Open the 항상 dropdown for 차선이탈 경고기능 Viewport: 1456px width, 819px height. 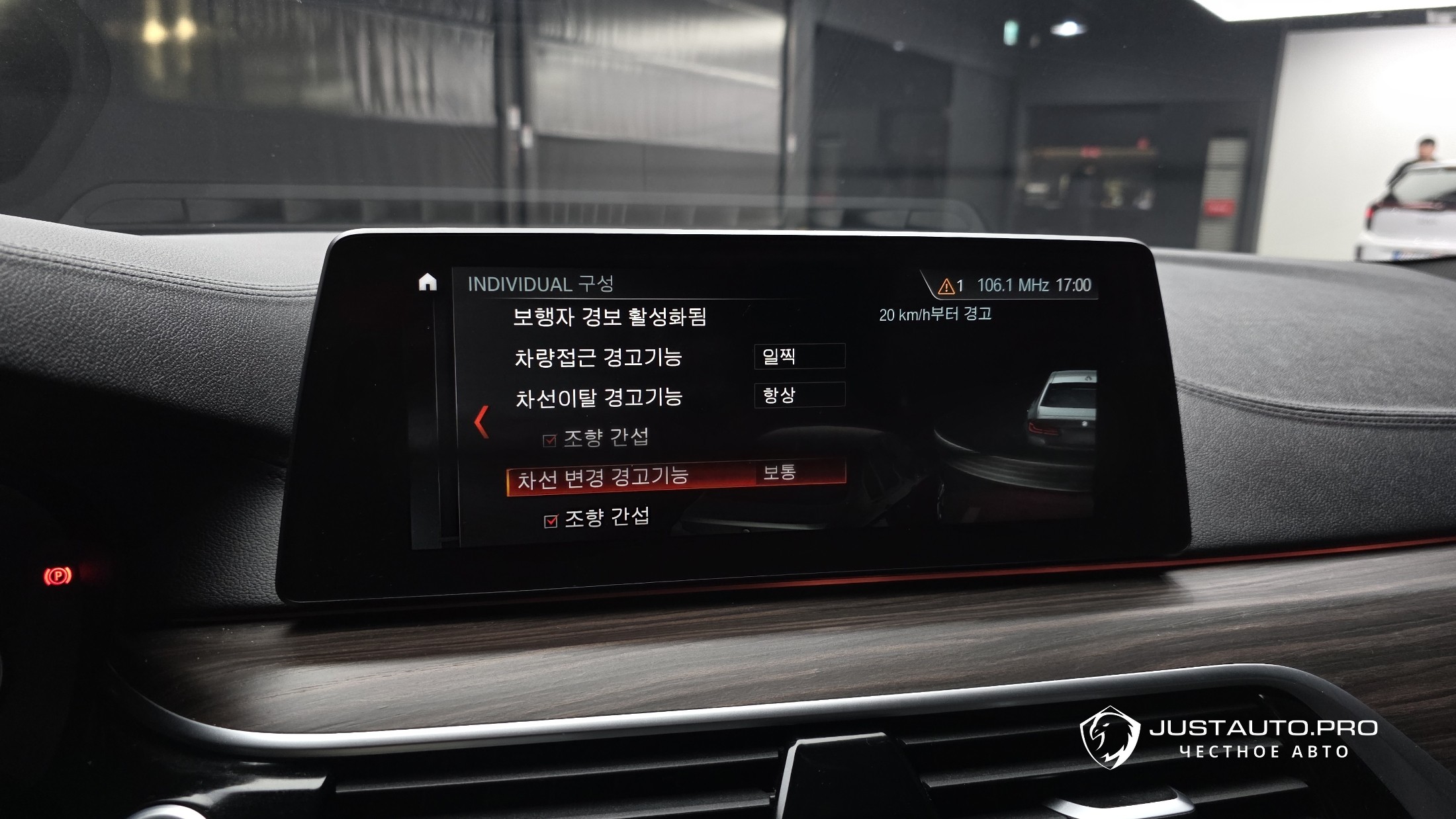799,396
